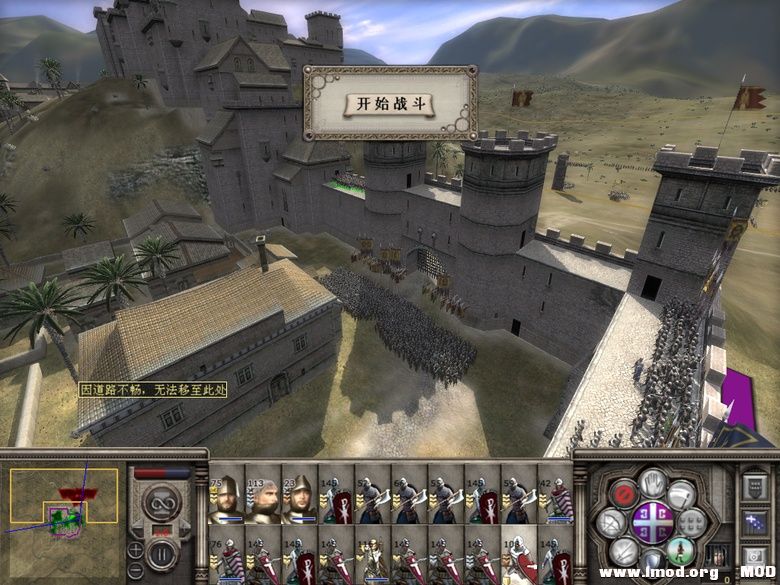Toggle the game speed infinity dial
Image resolution: width=780 pixels, height=585 pixels.
[x=160, y=502]
